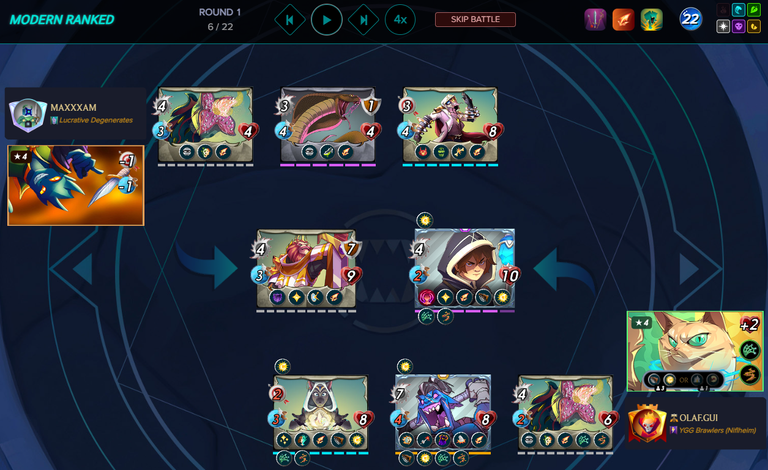The image size is (768, 470).
Task: Select the armored warrior card with 9 health
Action: (306, 269)
